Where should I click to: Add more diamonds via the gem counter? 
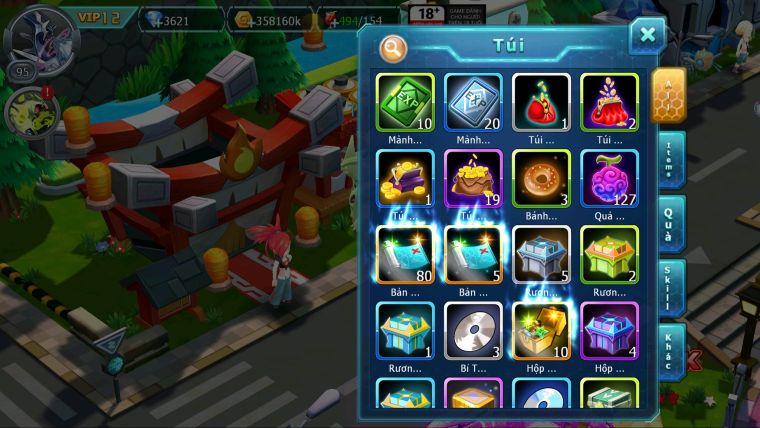tap(178, 19)
